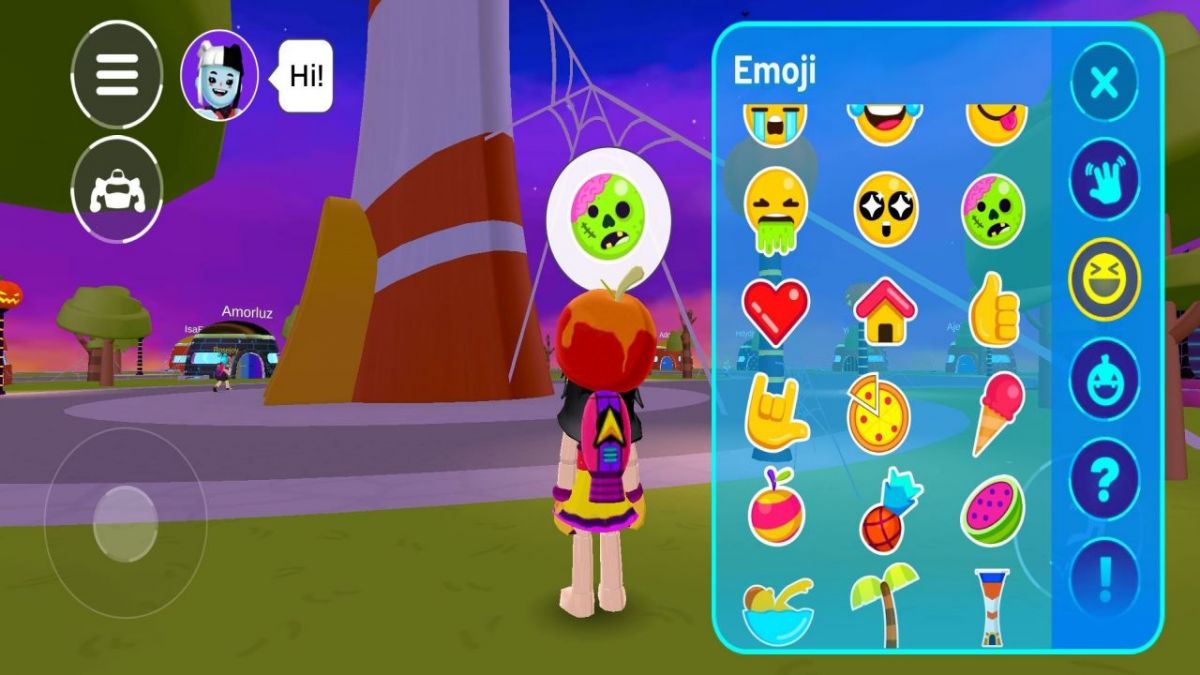Open the exclamation mark tab
This screenshot has width=1200, height=675.
1104,578
